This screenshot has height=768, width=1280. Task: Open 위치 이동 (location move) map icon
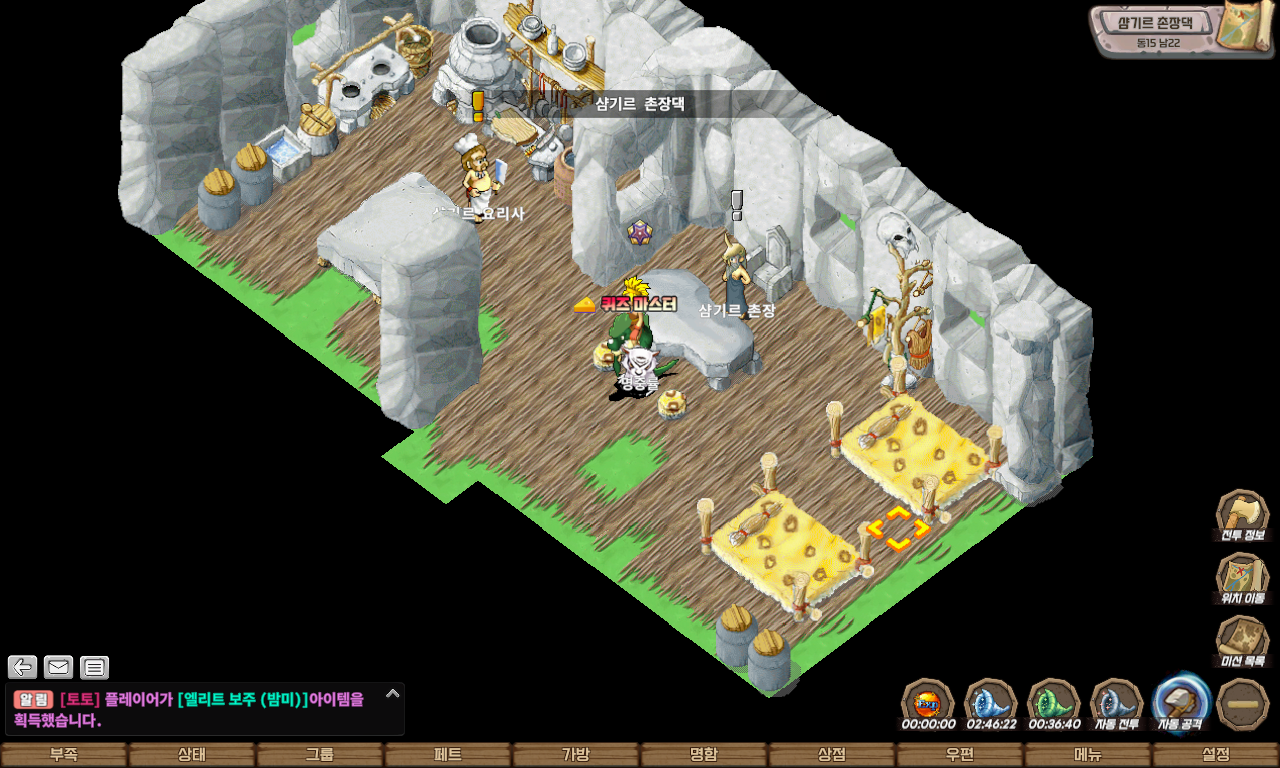click(1242, 577)
